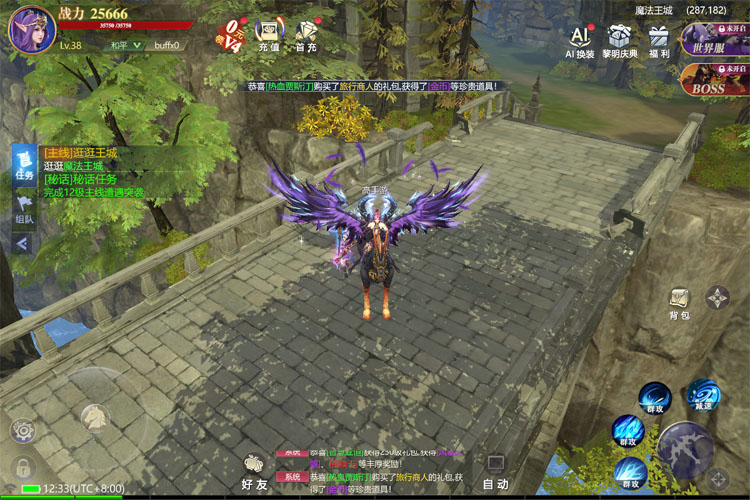Open the 首充 first-recharge reward

click(x=306, y=35)
